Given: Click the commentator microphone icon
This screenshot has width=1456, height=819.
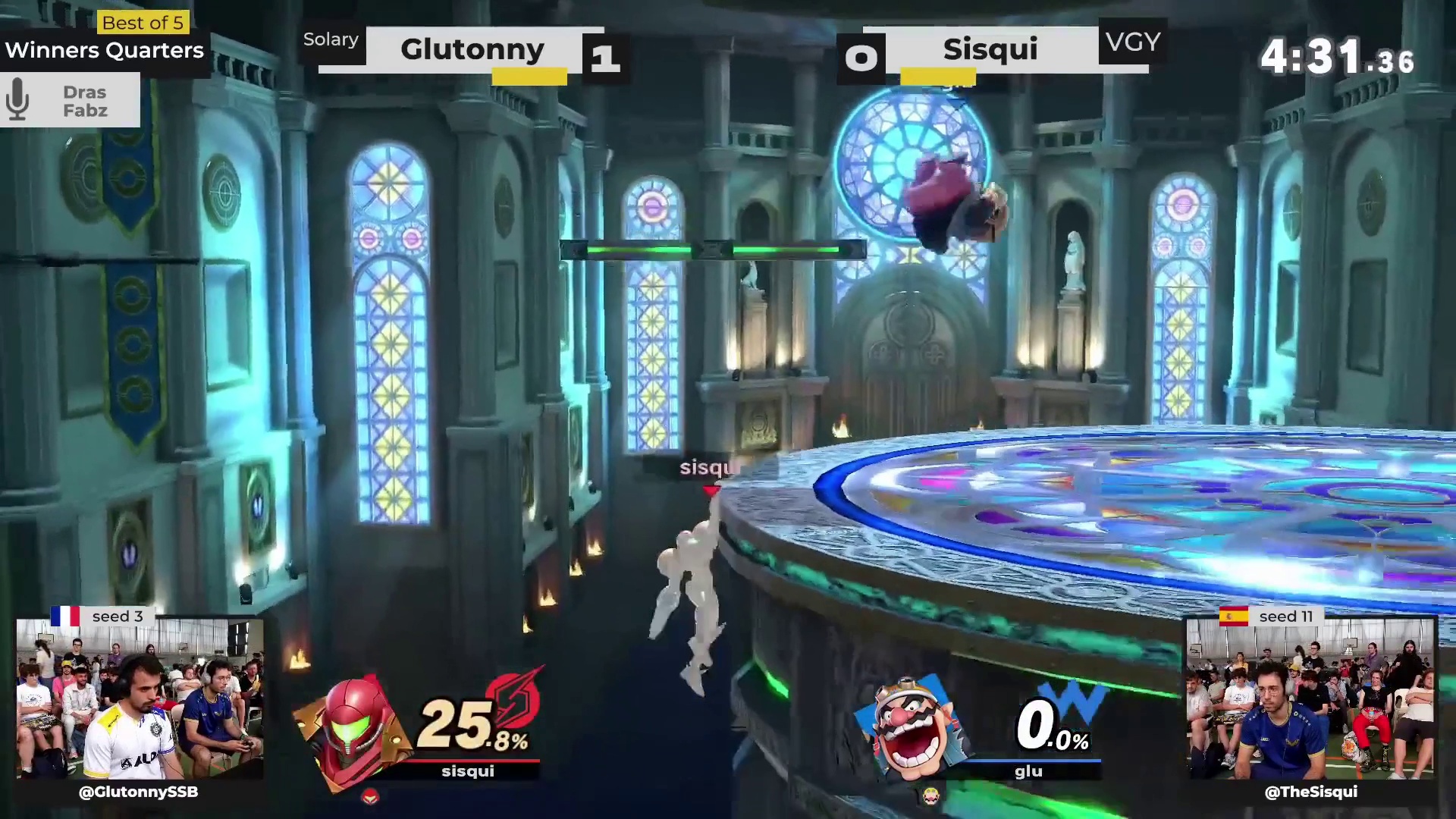Looking at the screenshot, I should click(18, 100).
